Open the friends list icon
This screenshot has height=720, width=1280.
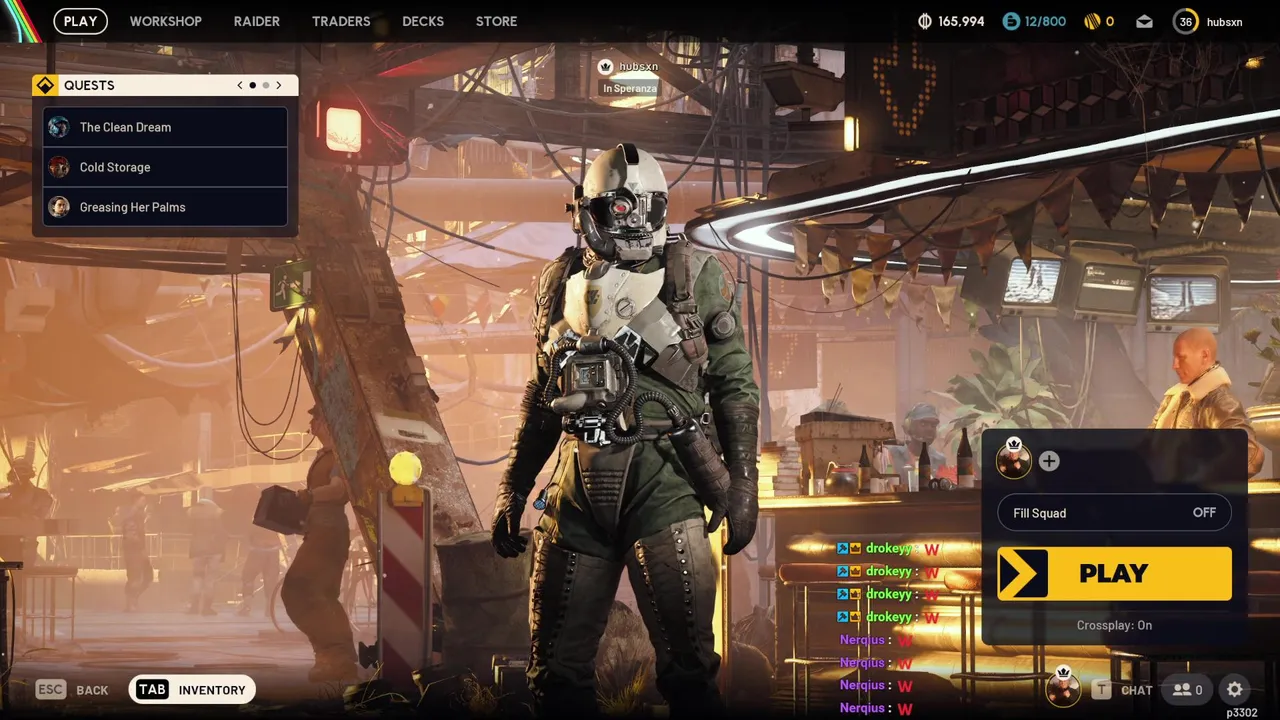pyautogui.click(x=1188, y=689)
